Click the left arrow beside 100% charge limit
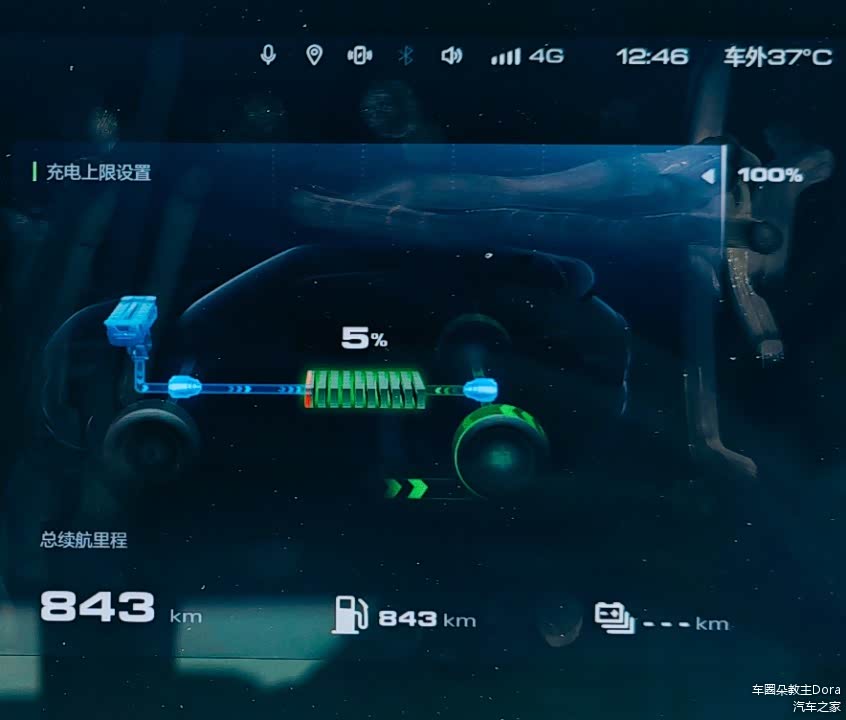 [709, 176]
